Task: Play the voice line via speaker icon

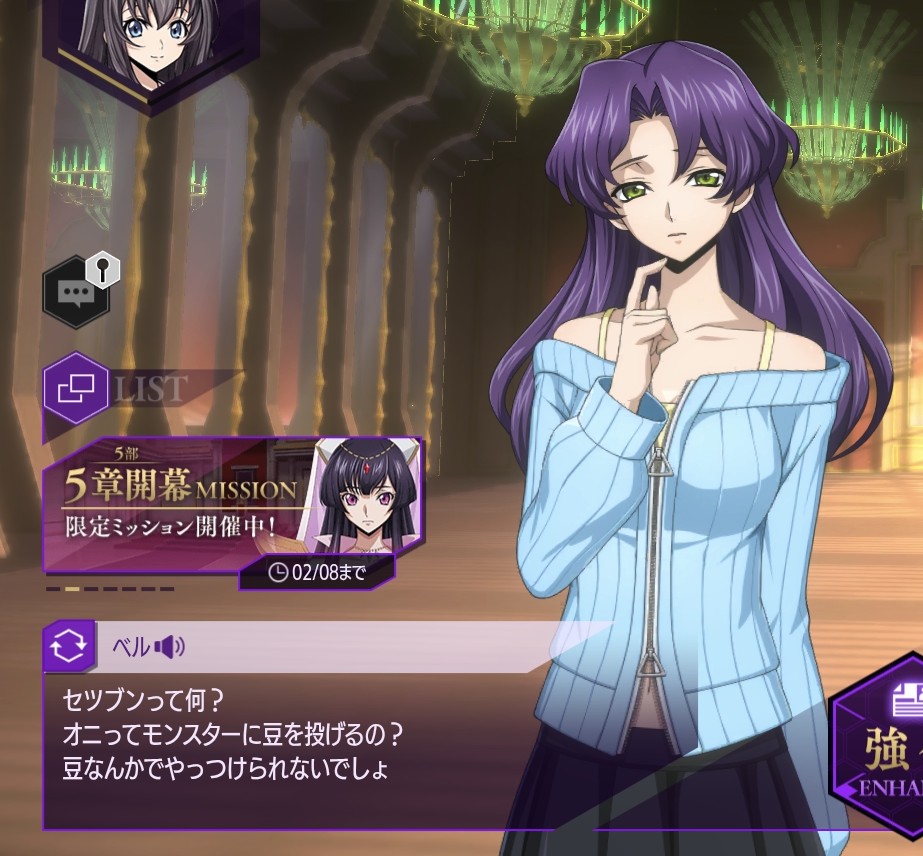Action: 169,647
